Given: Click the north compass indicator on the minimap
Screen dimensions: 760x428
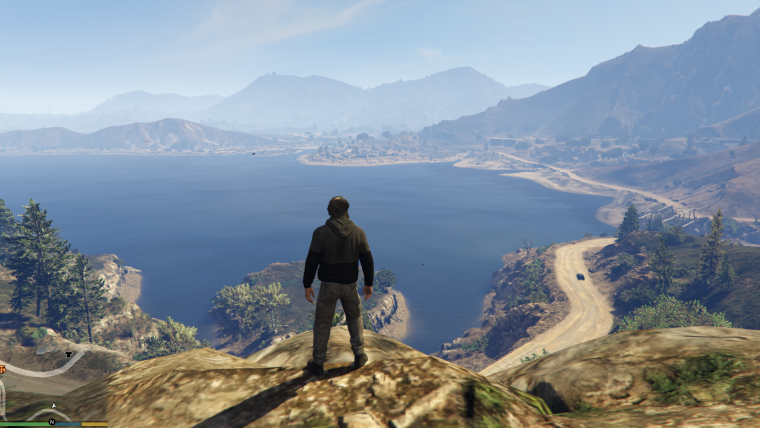Looking at the screenshot, I should [51, 422].
